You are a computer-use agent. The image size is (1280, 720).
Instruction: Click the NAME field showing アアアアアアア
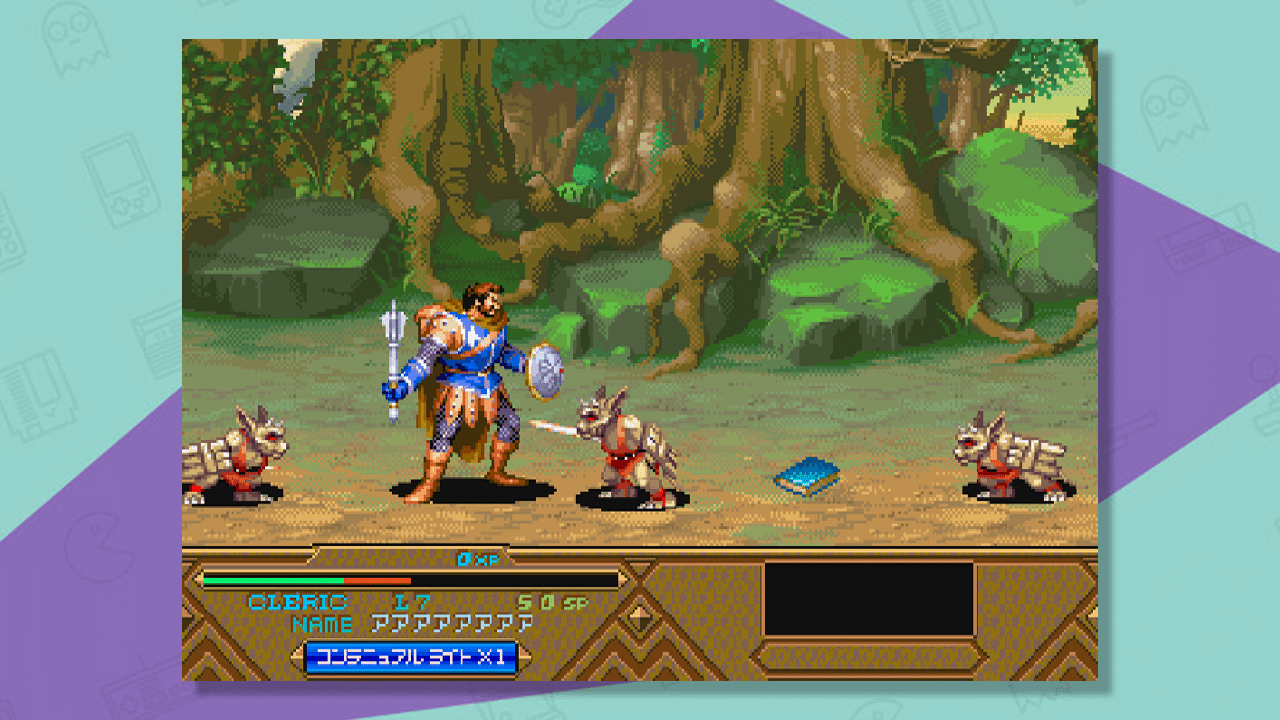tap(450, 622)
